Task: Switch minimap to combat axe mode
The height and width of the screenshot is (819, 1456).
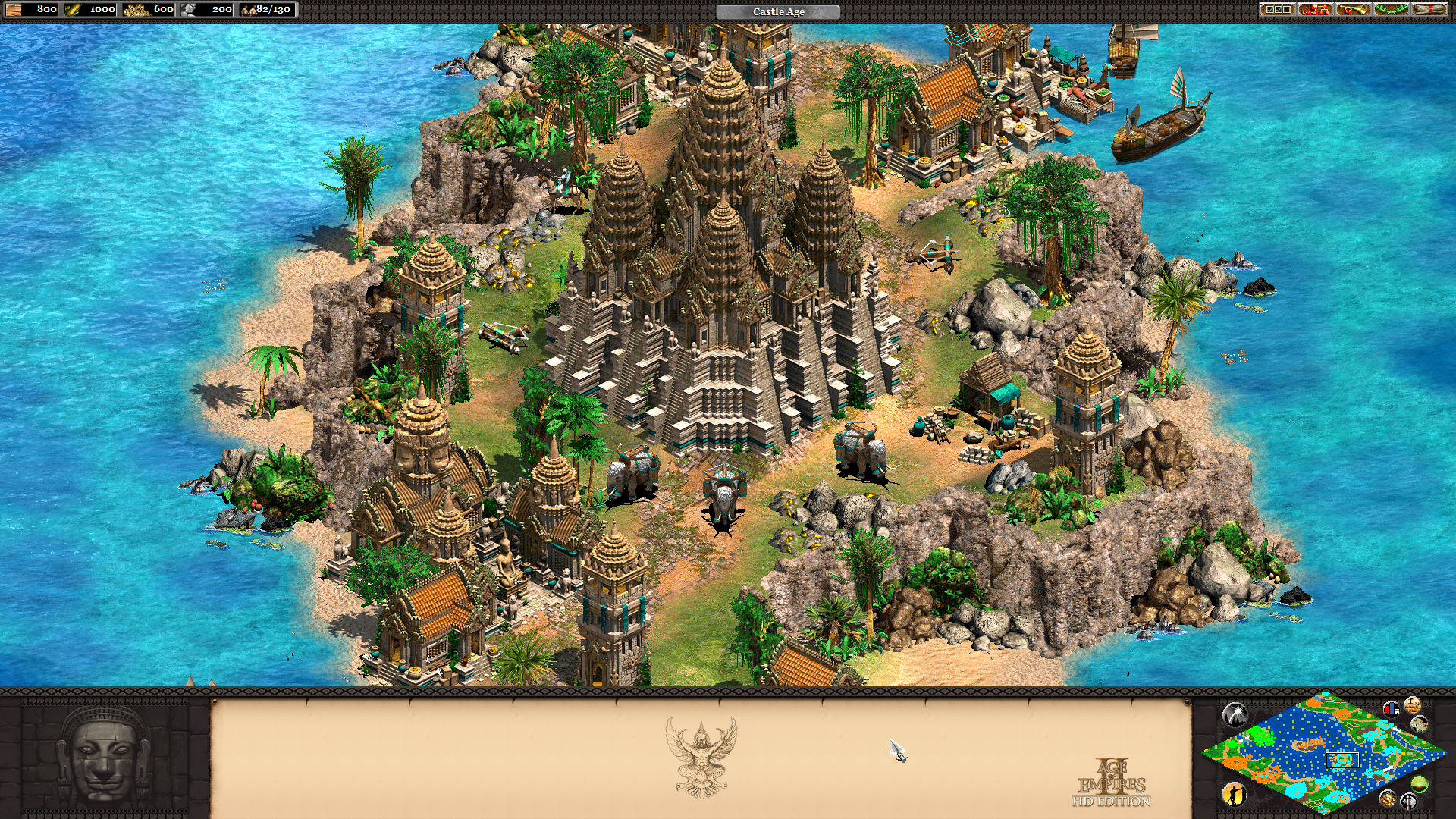Action: [x=1408, y=802]
